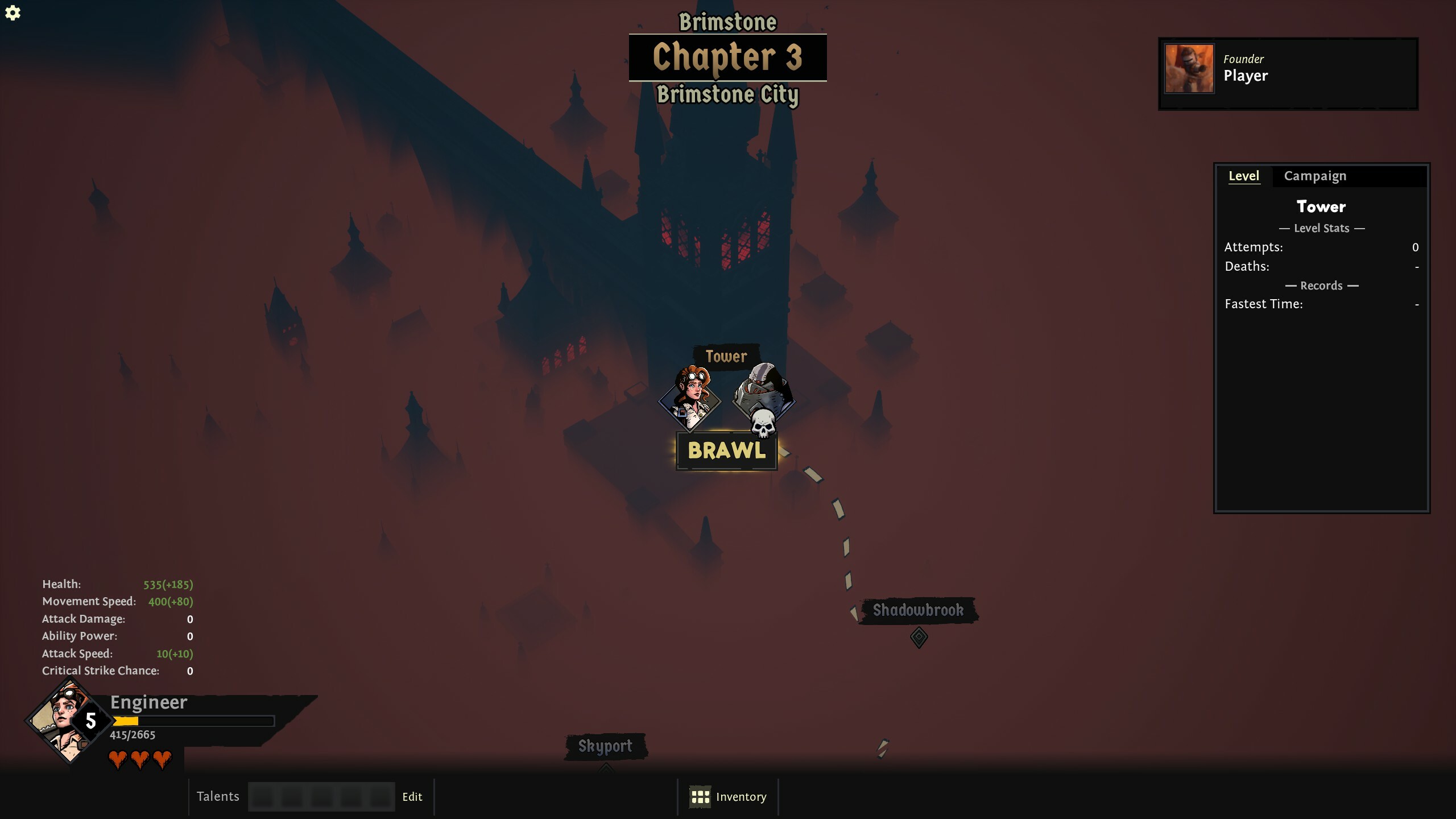1456x819 pixels.
Task: Click the third heart icon near the portrait
Action: (163, 759)
